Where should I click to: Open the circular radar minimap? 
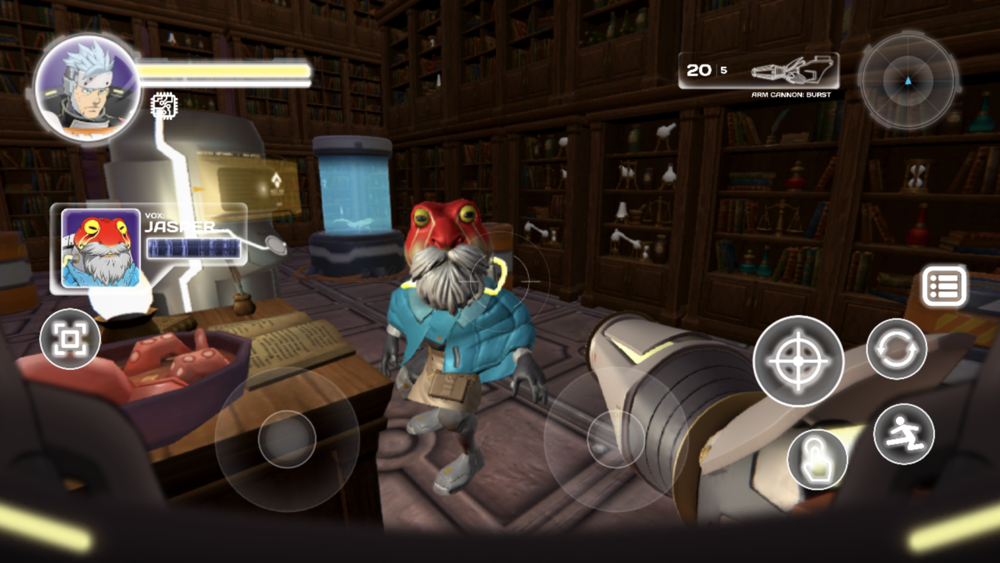click(x=908, y=79)
